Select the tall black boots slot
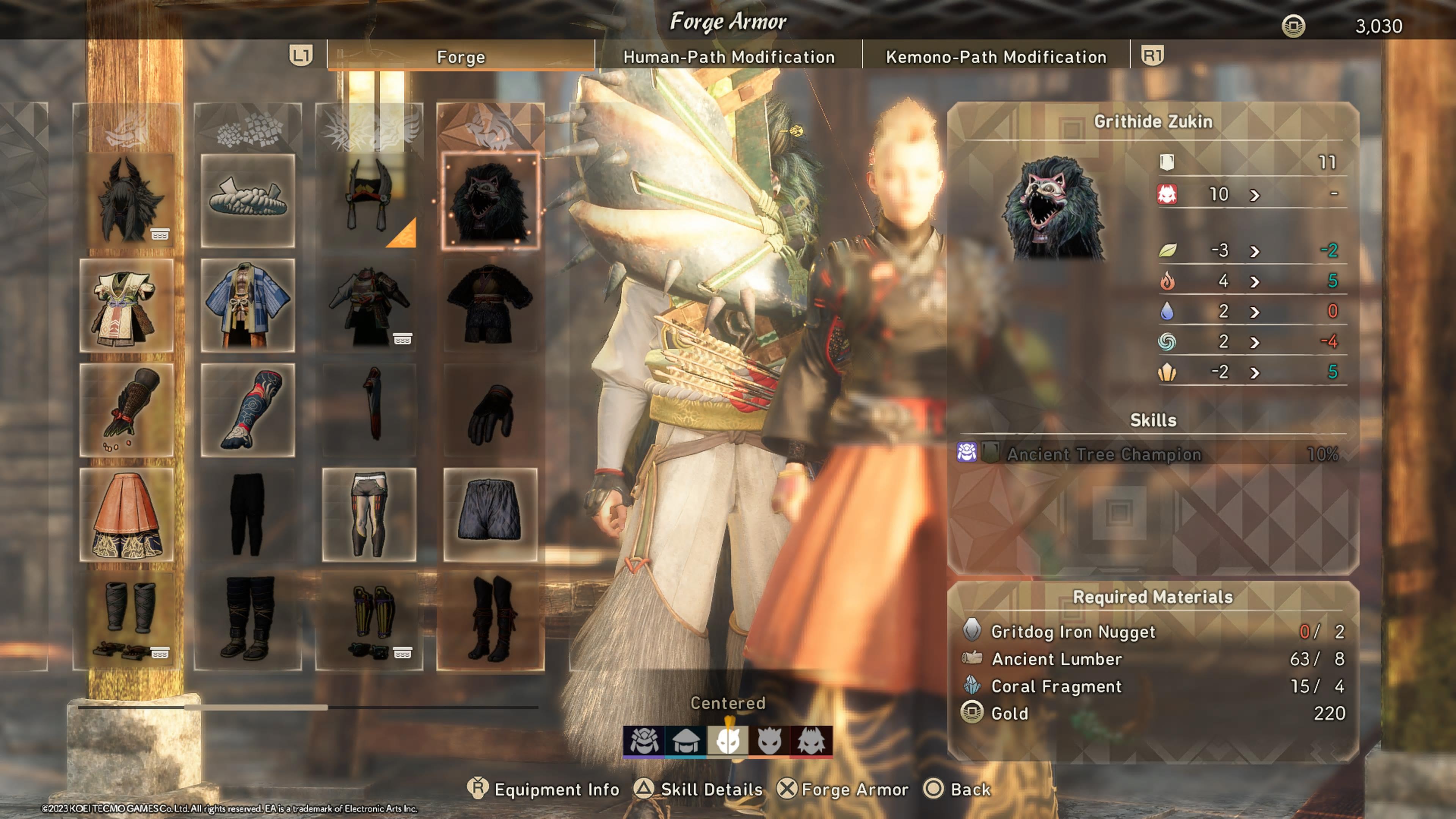1456x819 pixels. [490, 620]
